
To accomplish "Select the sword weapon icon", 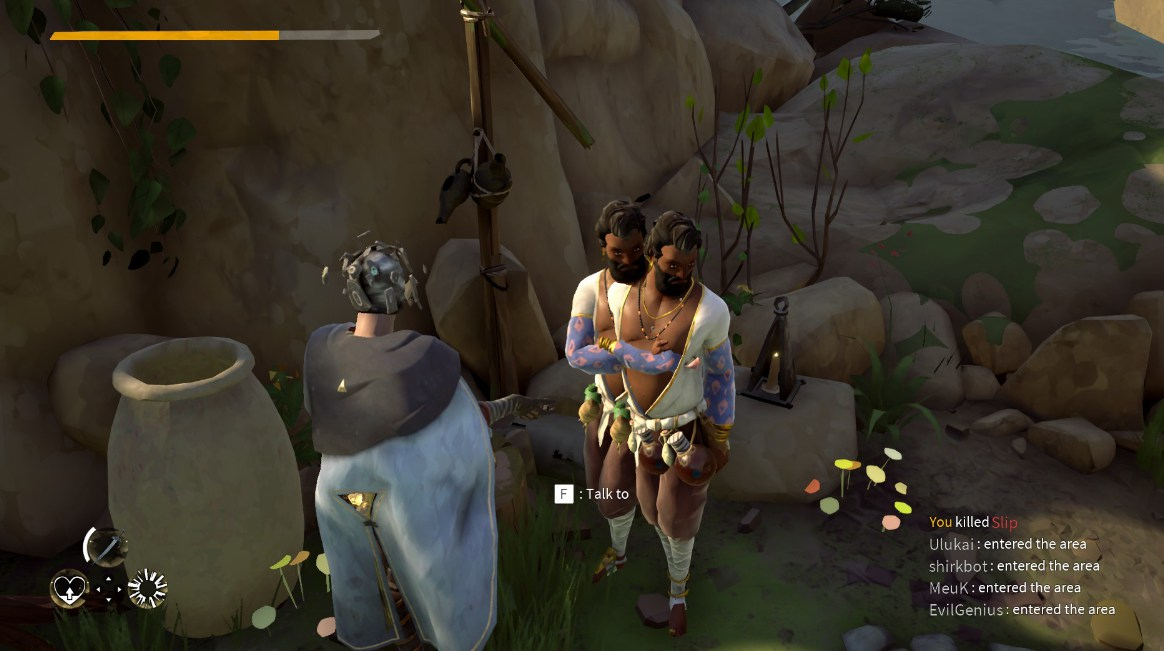I will [x=106, y=546].
